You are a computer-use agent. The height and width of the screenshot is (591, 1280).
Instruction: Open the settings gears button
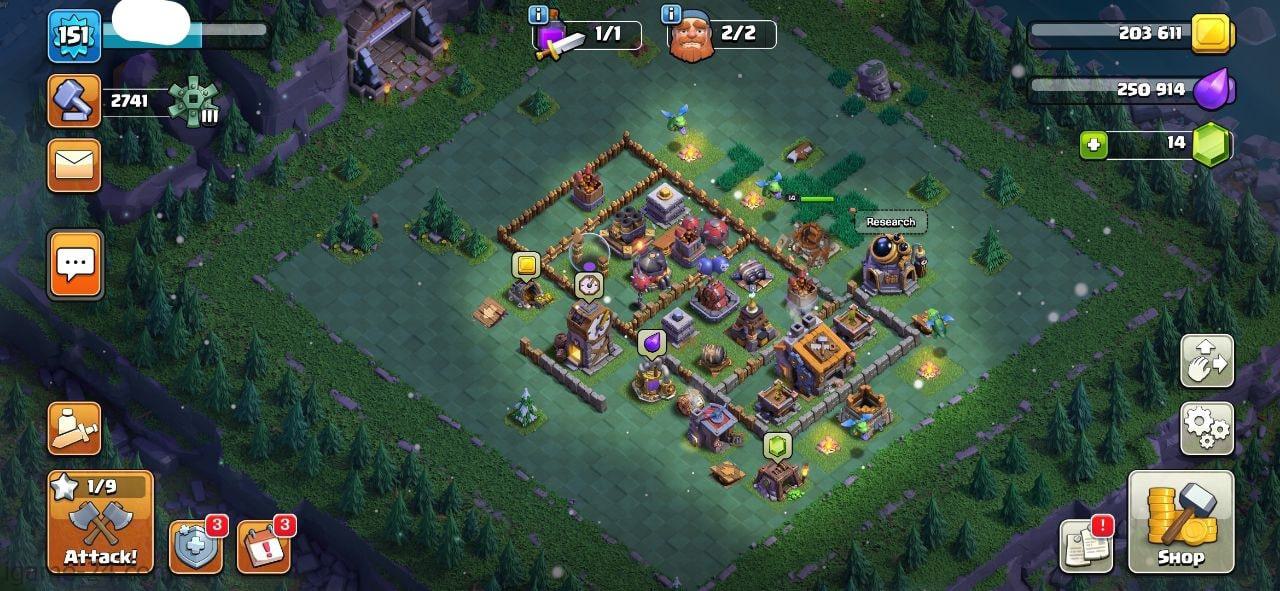click(x=1207, y=428)
